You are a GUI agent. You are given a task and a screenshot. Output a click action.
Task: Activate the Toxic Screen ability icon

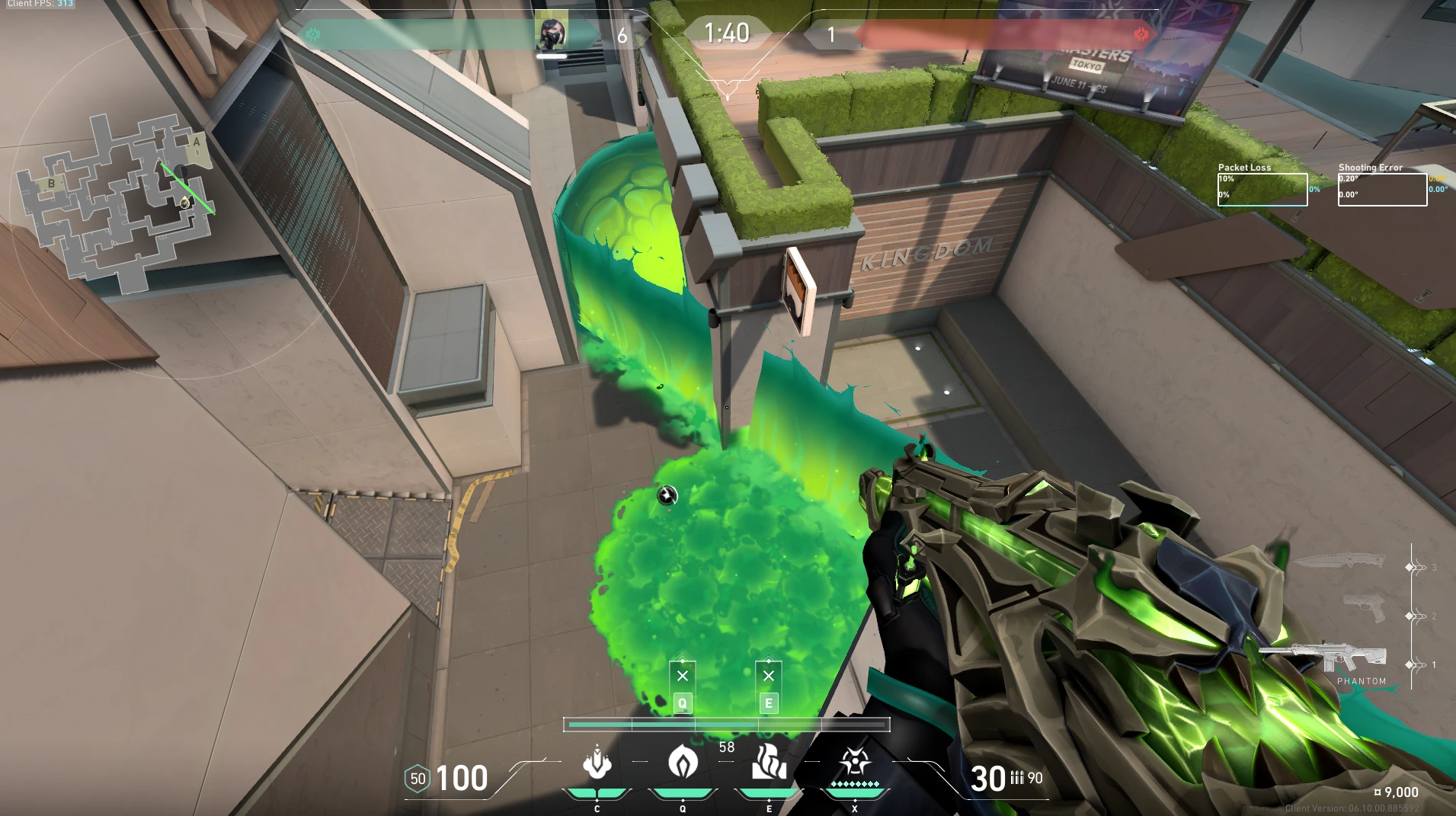point(769,763)
